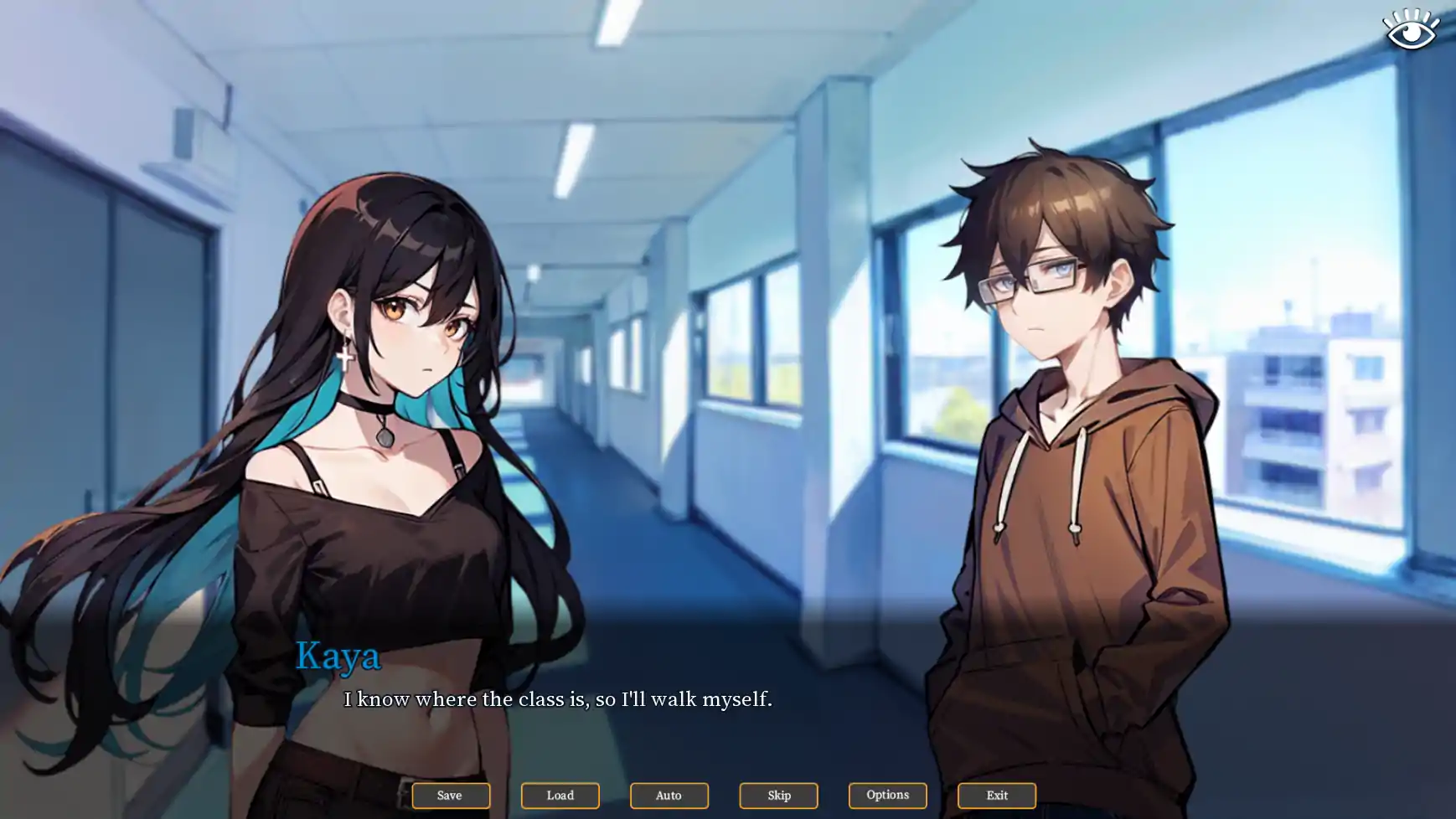The image size is (1456, 819).
Task: Toggle the eye icon to hide interface
Action: 1411,30
